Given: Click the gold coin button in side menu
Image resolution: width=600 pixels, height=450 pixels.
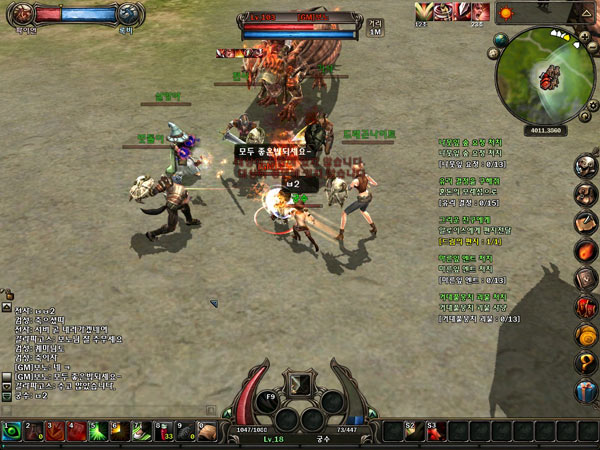Looking at the screenshot, I should point(588,335).
